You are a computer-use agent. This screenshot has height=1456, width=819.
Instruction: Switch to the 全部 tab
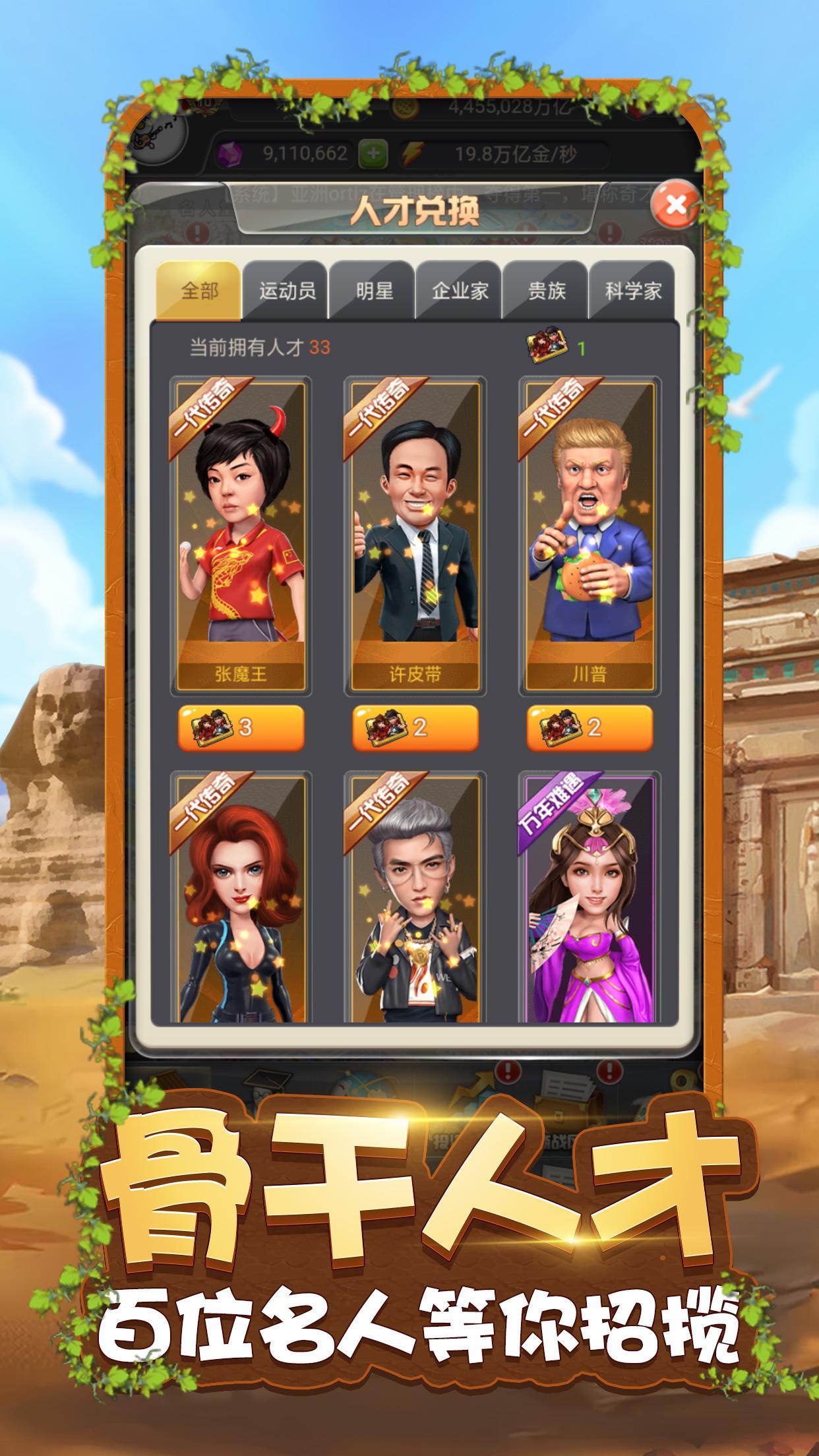pyautogui.click(x=199, y=291)
